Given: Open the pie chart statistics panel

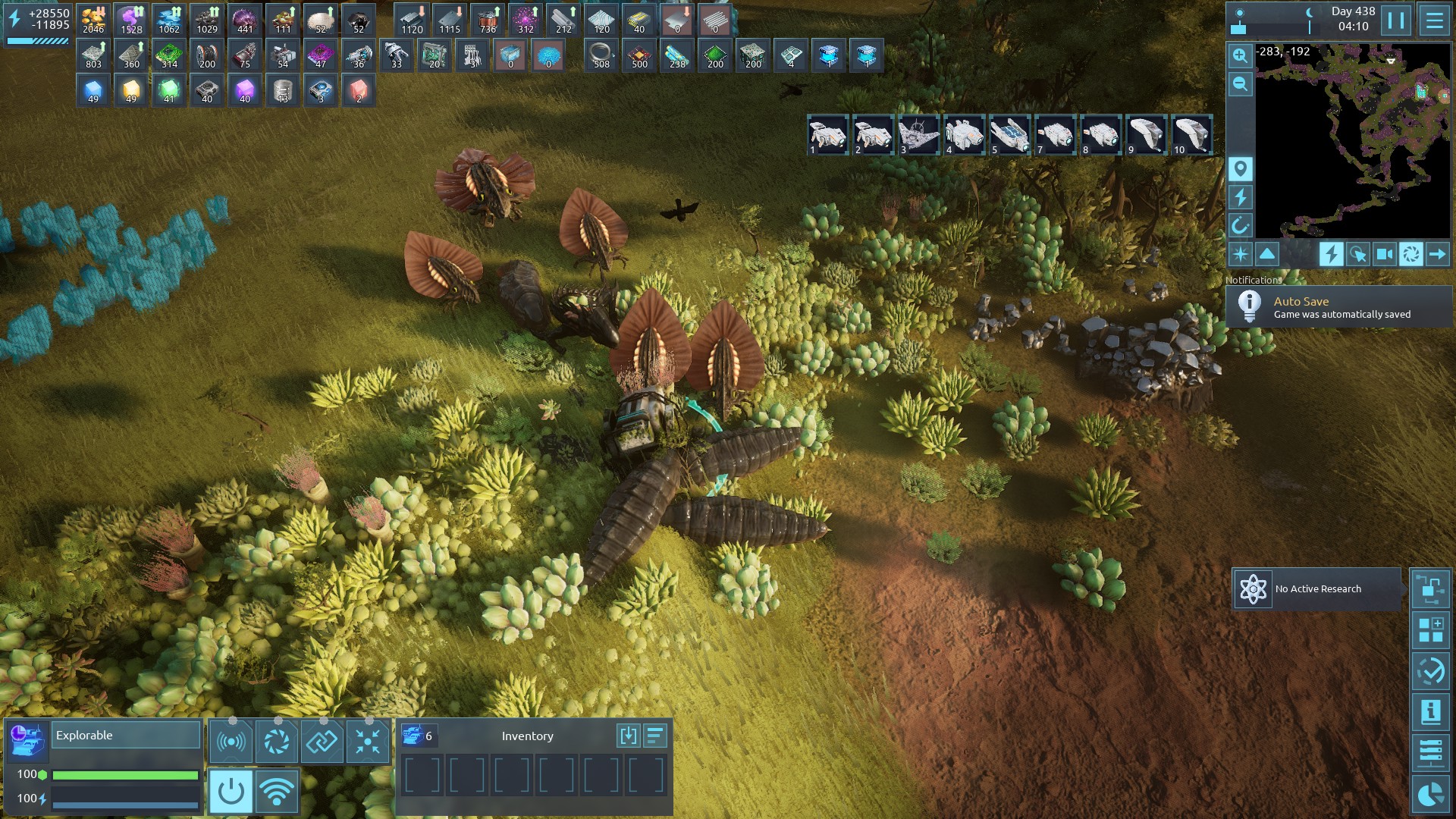Looking at the screenshot, I should tap(1430, 794).
